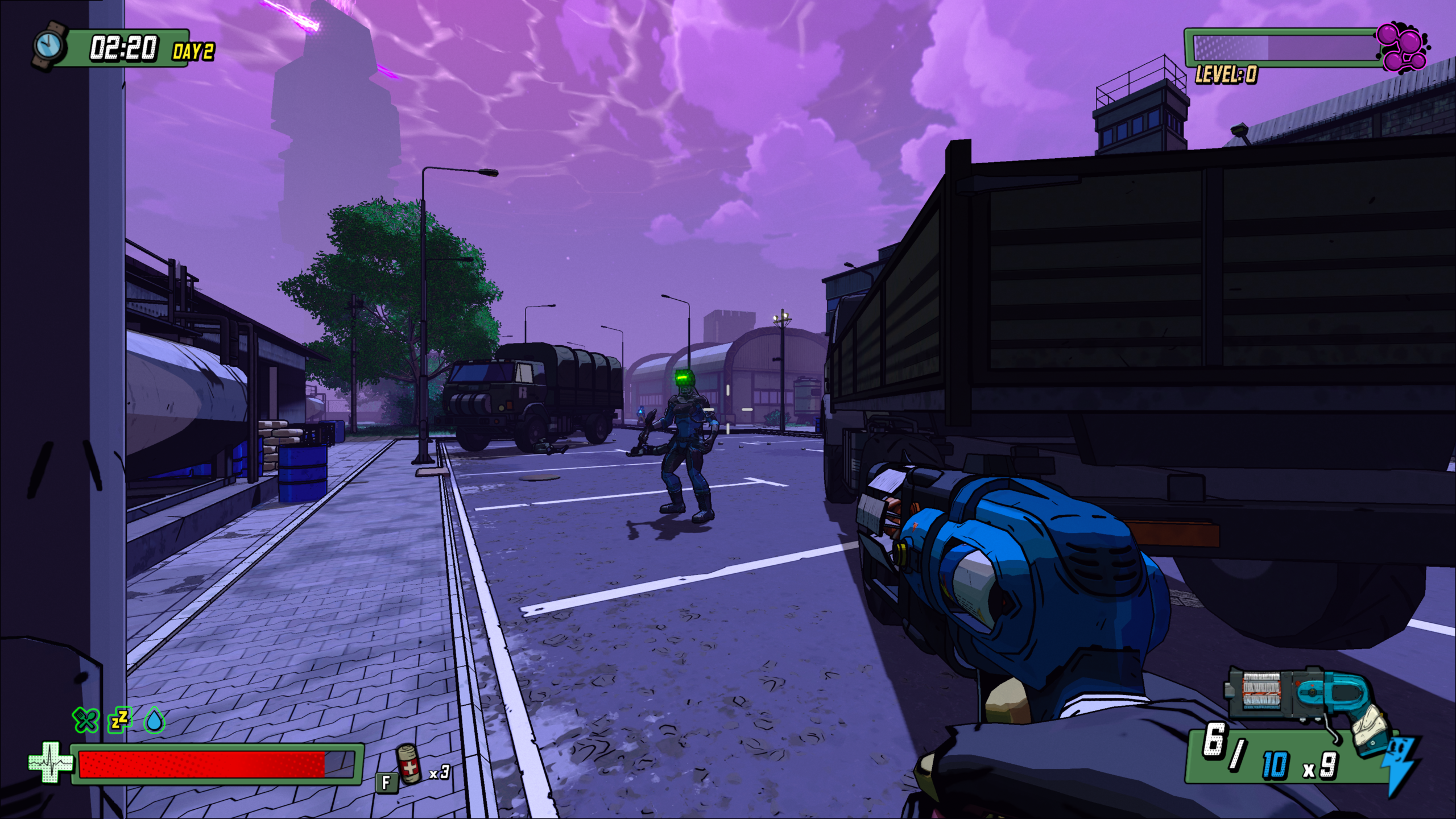
Task: Click the health cross heartbeat icon
Action: [x=50, y=763]
